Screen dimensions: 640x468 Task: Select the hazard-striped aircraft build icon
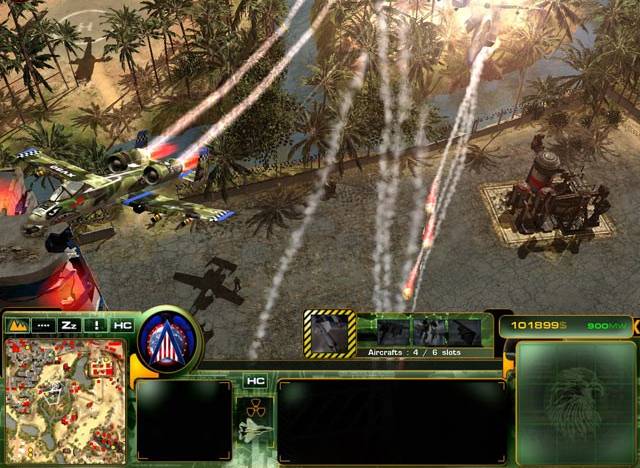[x=329, y=333]
